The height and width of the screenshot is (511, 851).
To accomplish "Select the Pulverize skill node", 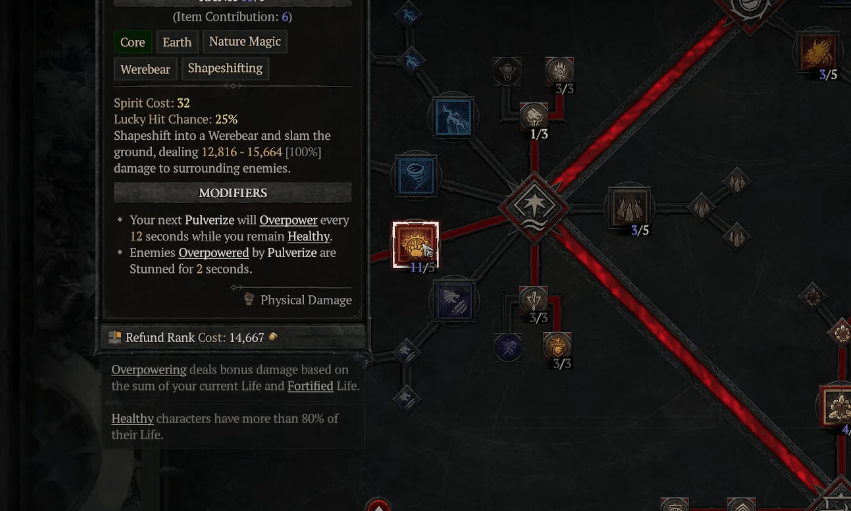I will (x=415, y=244).
